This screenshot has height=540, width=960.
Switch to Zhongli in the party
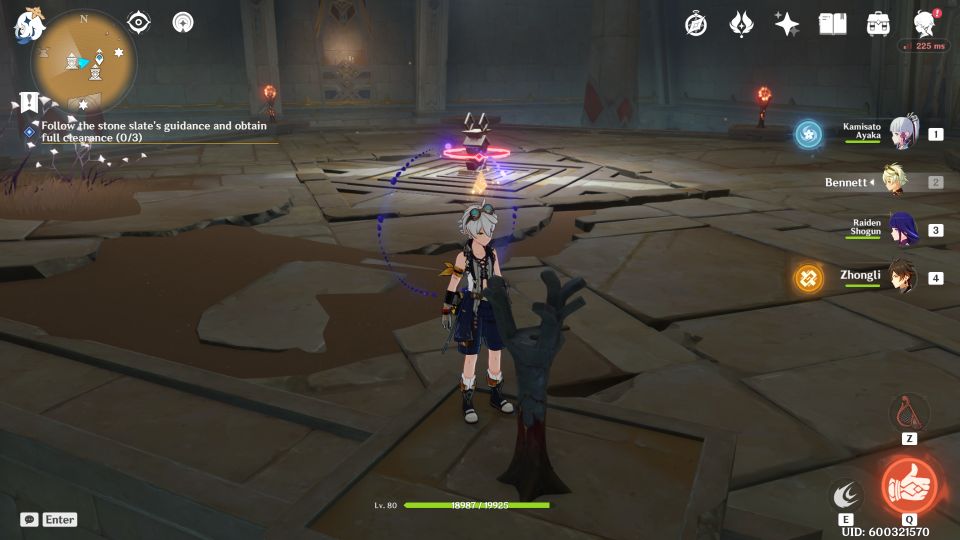click(902, 277)
